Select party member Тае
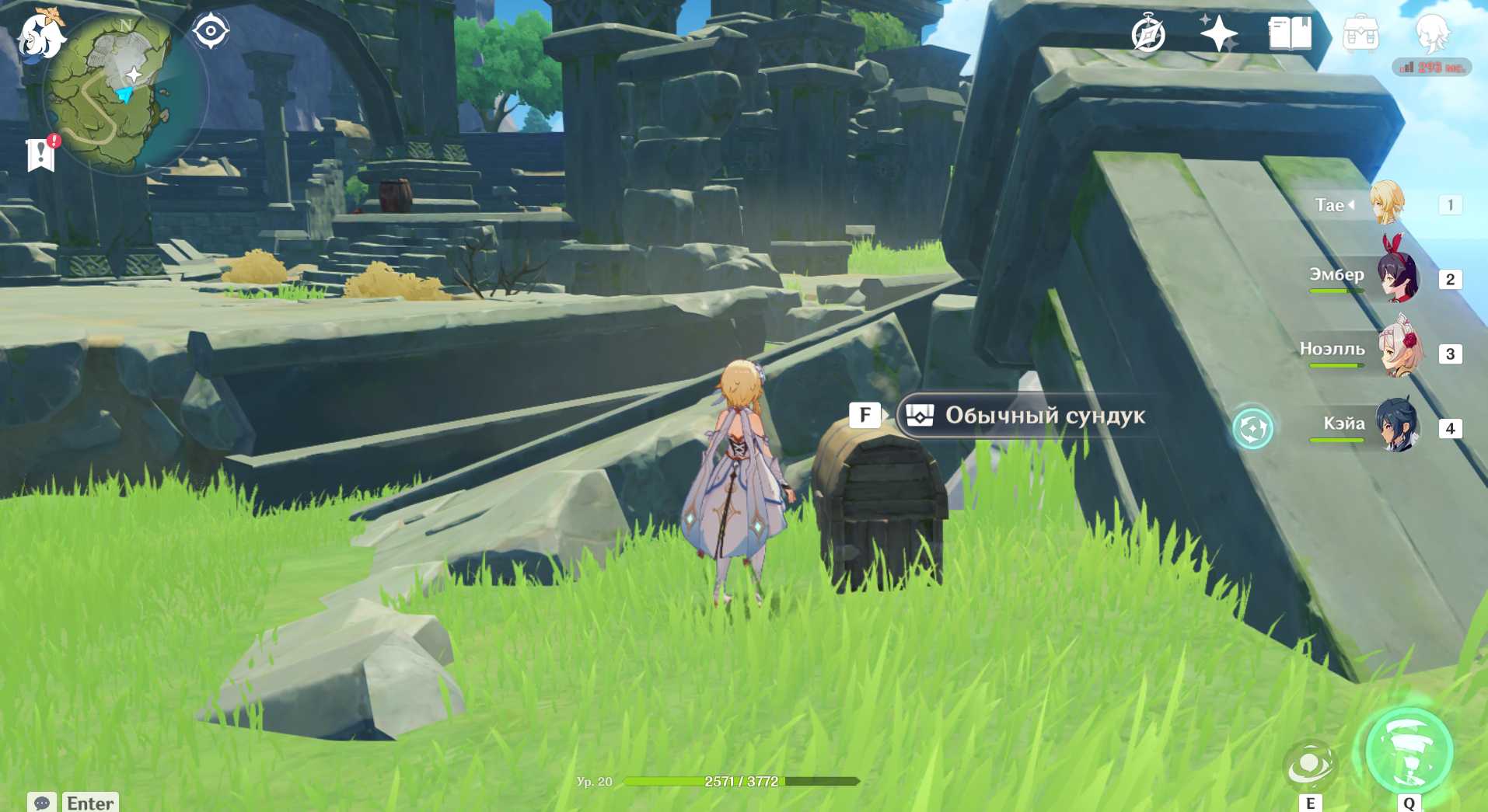 click(x=1385, y=204)
